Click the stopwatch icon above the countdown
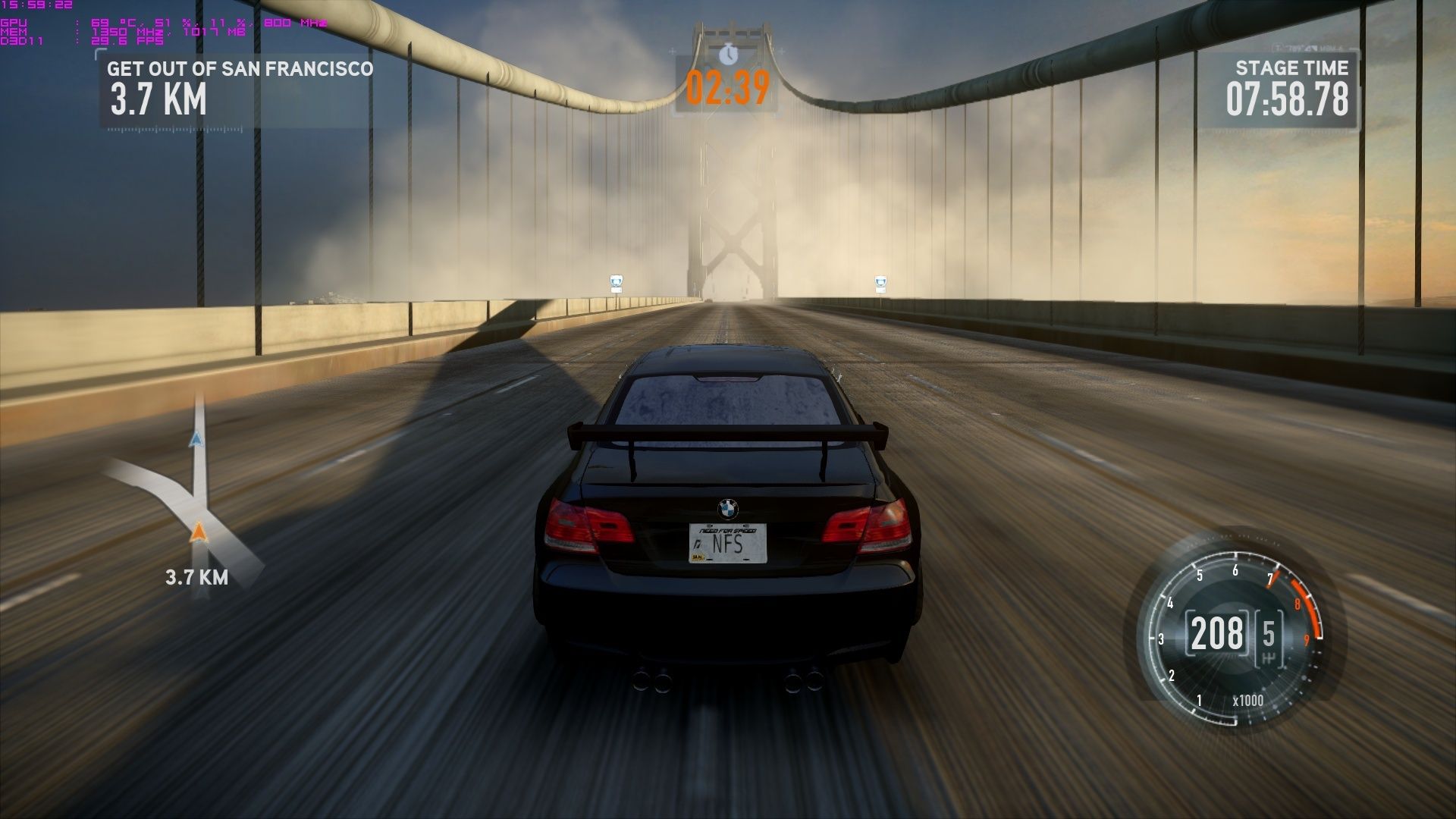 click(x=728, y=54)
